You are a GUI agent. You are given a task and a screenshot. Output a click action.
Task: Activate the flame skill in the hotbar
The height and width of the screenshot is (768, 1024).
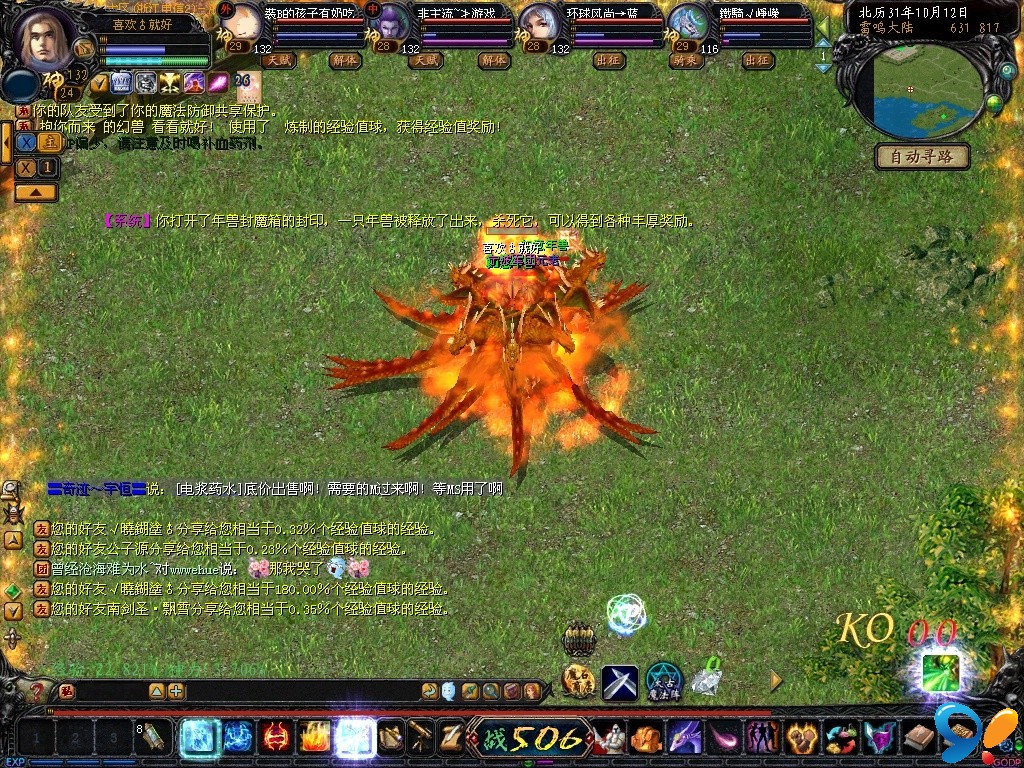[315, 738]
